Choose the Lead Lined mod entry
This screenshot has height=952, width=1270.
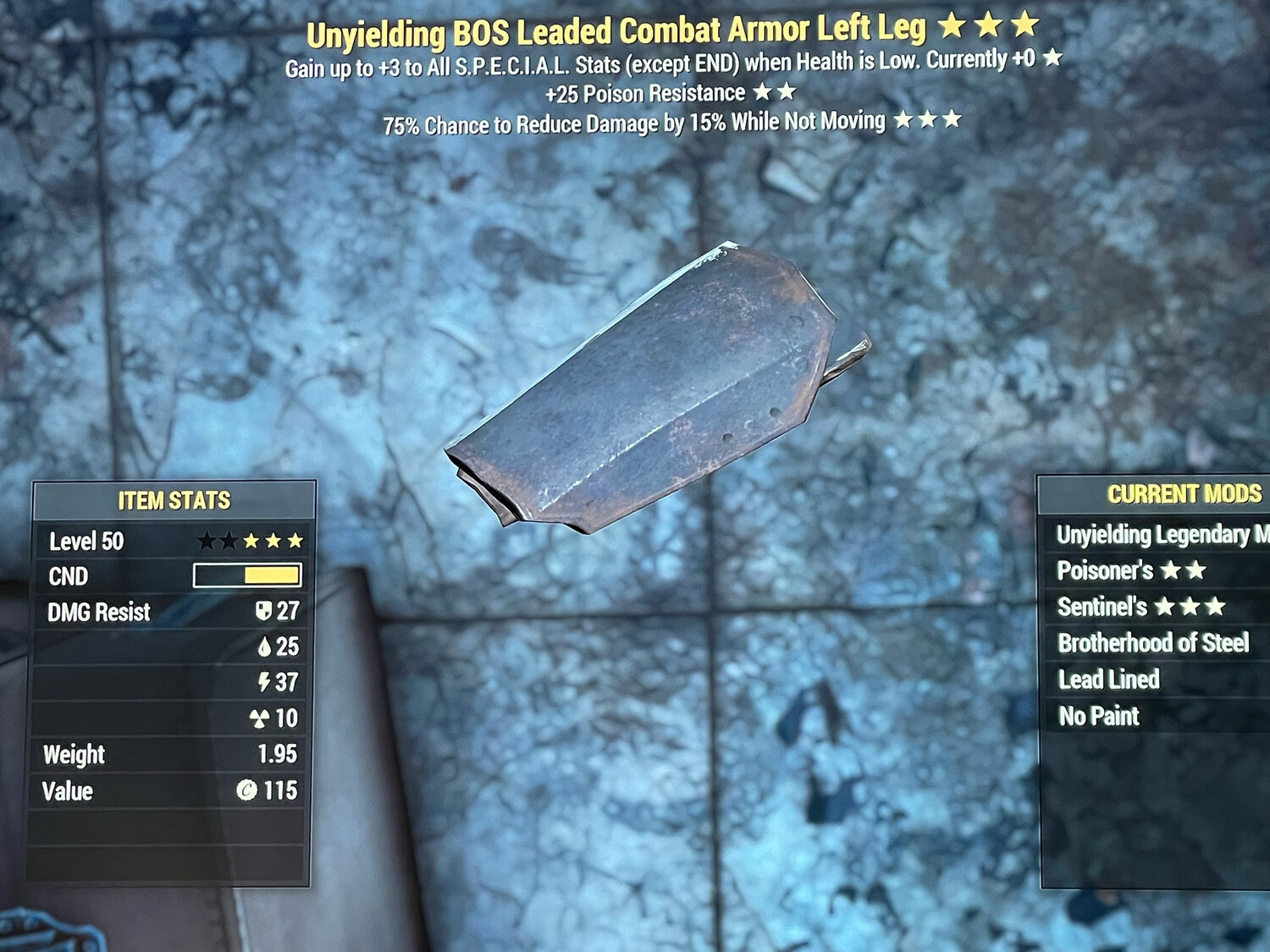click(x=1108, y=680)
